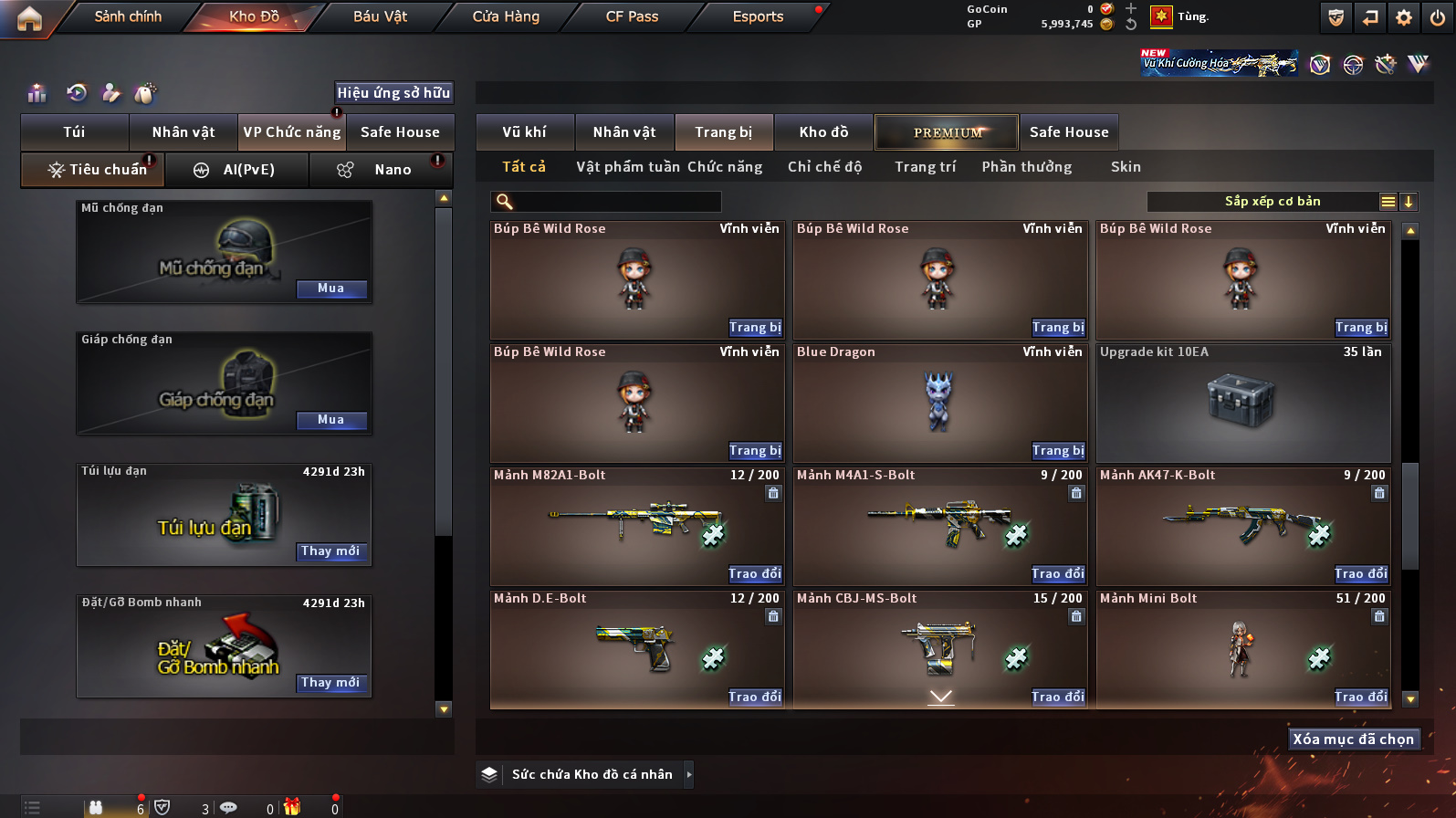
Task: Open the CF Pass menu
Action: coord(632,16)
